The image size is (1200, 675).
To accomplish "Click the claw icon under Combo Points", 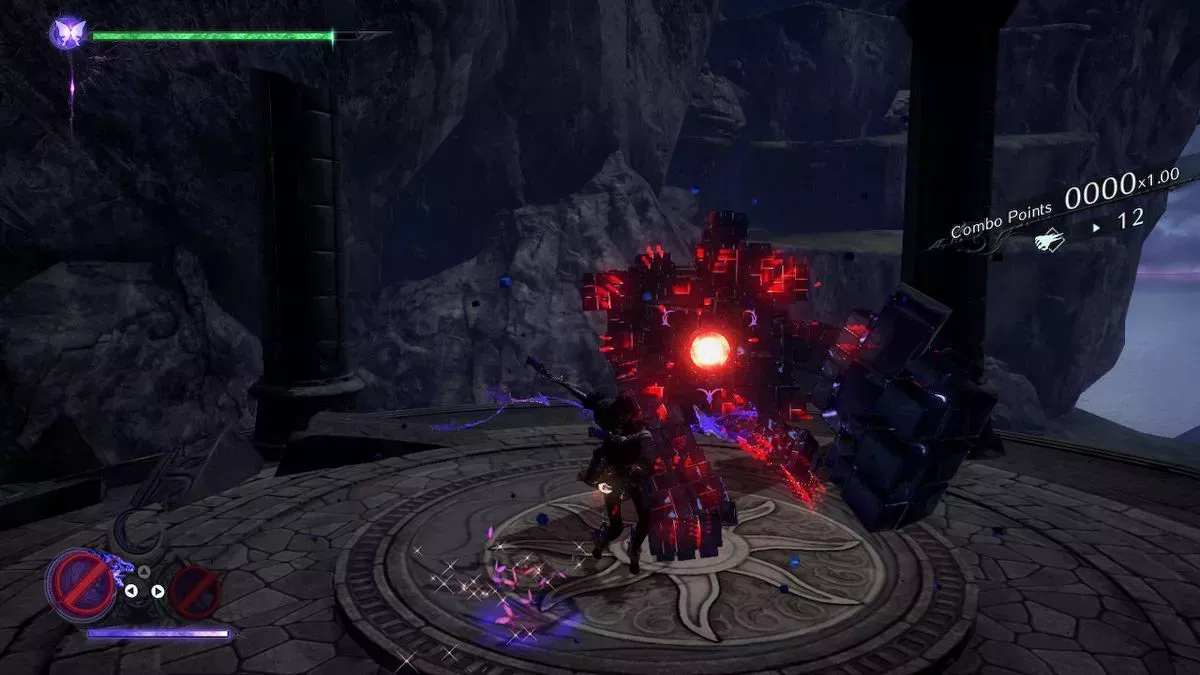I will (1048, 239).
